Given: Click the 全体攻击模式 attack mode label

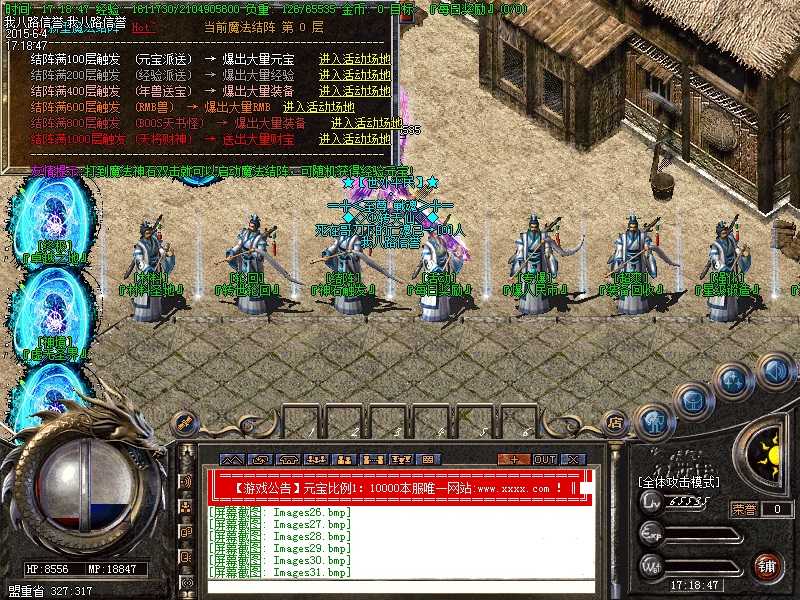Looking at the screenshot, I should [678, 482].
